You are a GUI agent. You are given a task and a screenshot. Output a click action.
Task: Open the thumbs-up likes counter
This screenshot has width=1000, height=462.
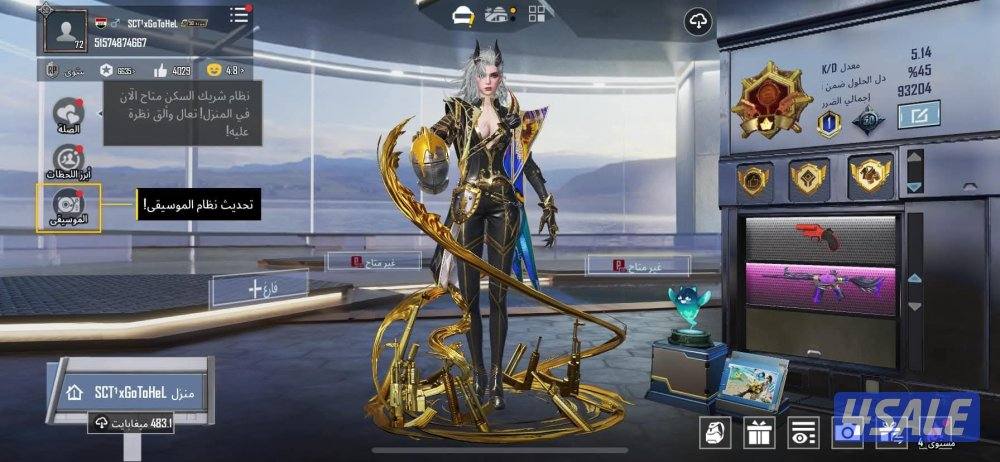[x=161, y=71]
